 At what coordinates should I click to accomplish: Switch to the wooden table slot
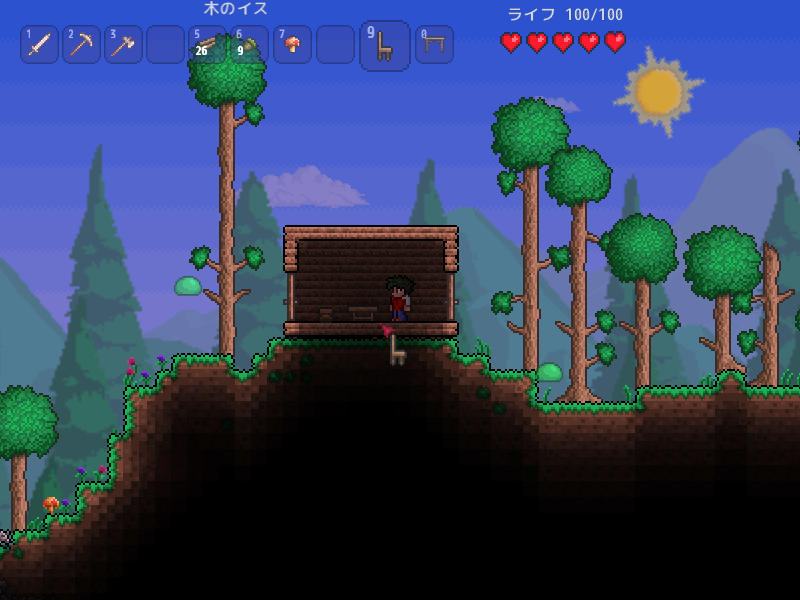434,45
